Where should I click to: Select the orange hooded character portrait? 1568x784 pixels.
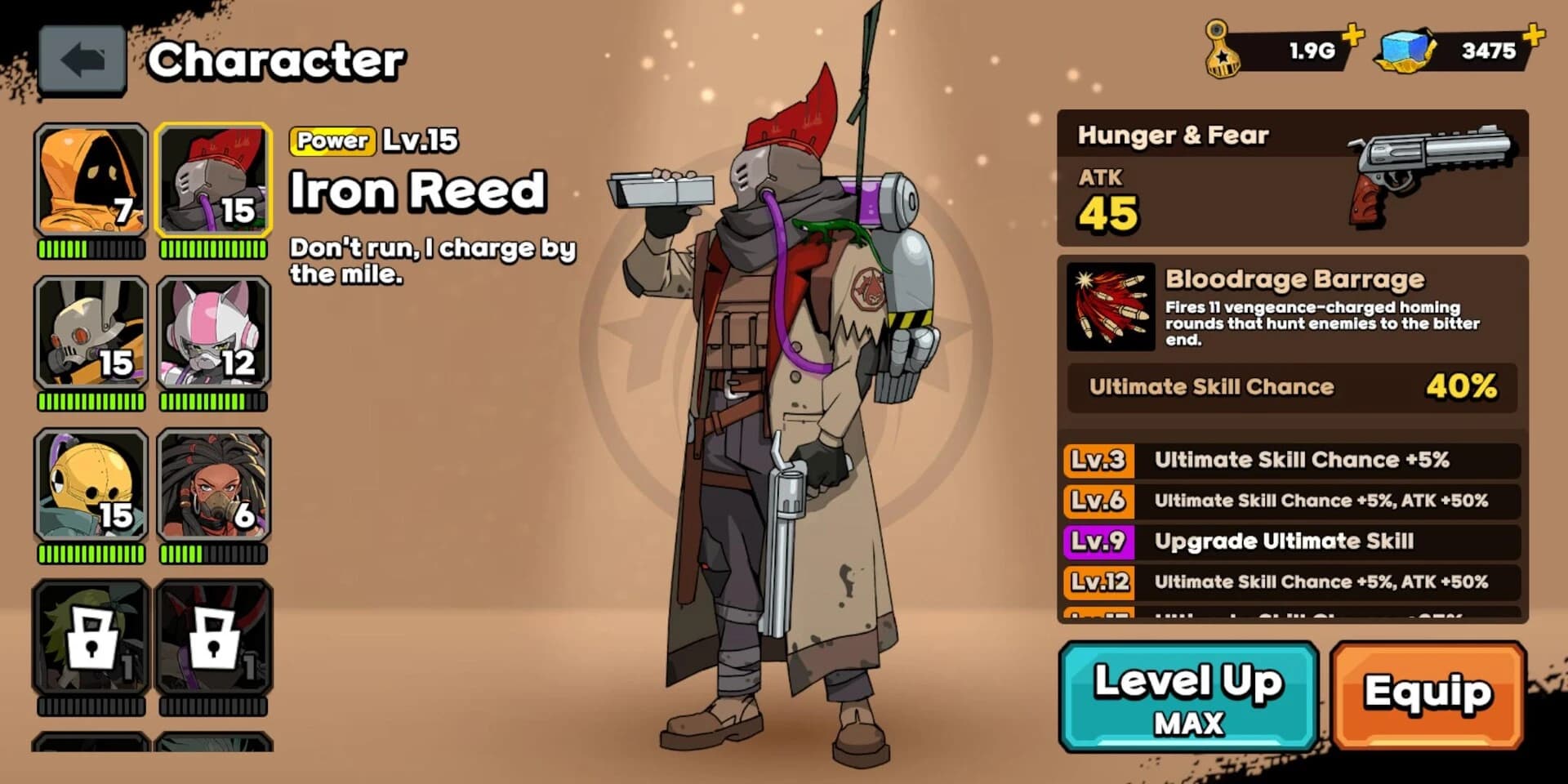click(91, 180)
